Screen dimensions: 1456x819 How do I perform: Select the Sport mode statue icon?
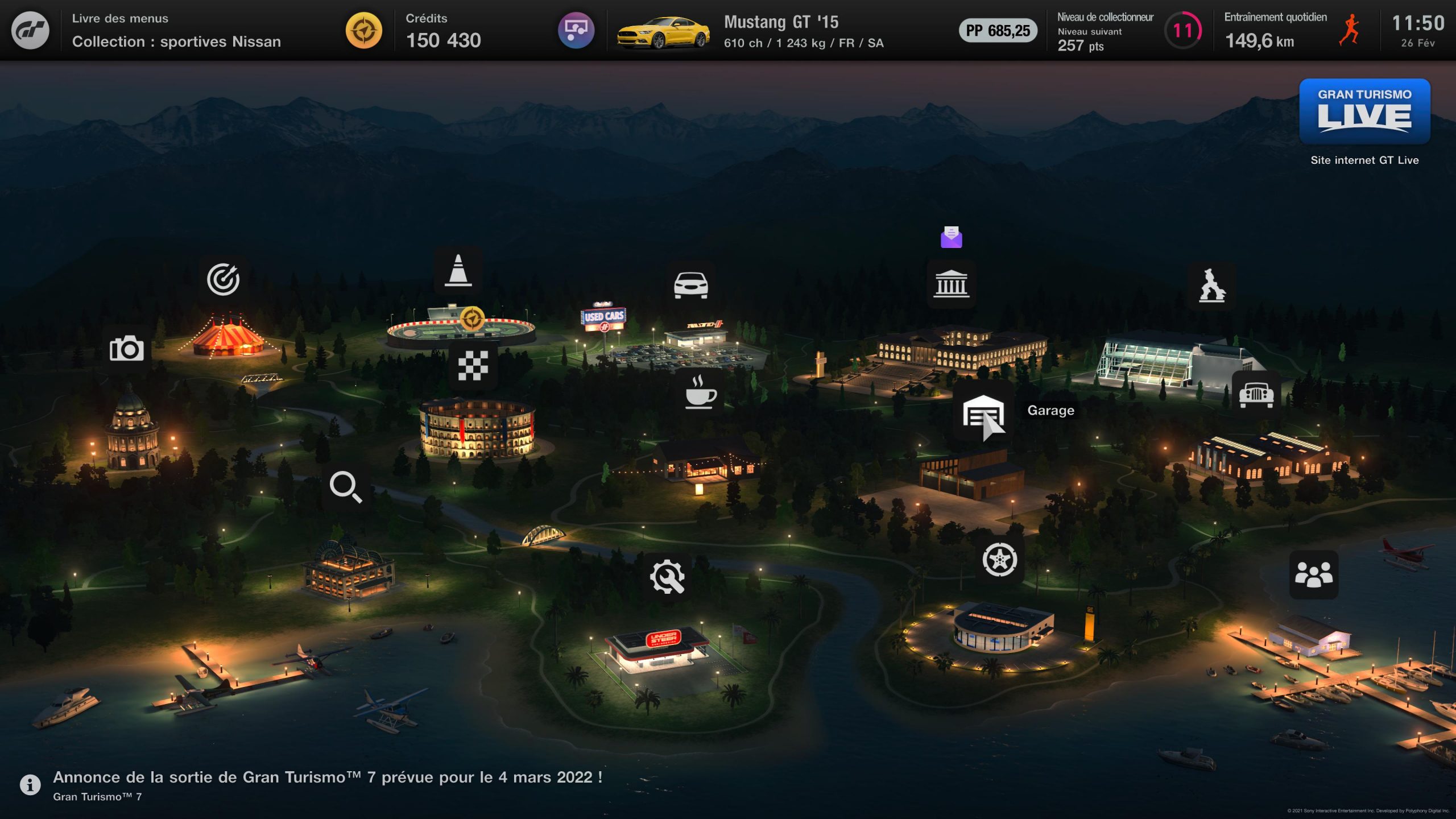pyautogui.click(x=1212, y=286)
